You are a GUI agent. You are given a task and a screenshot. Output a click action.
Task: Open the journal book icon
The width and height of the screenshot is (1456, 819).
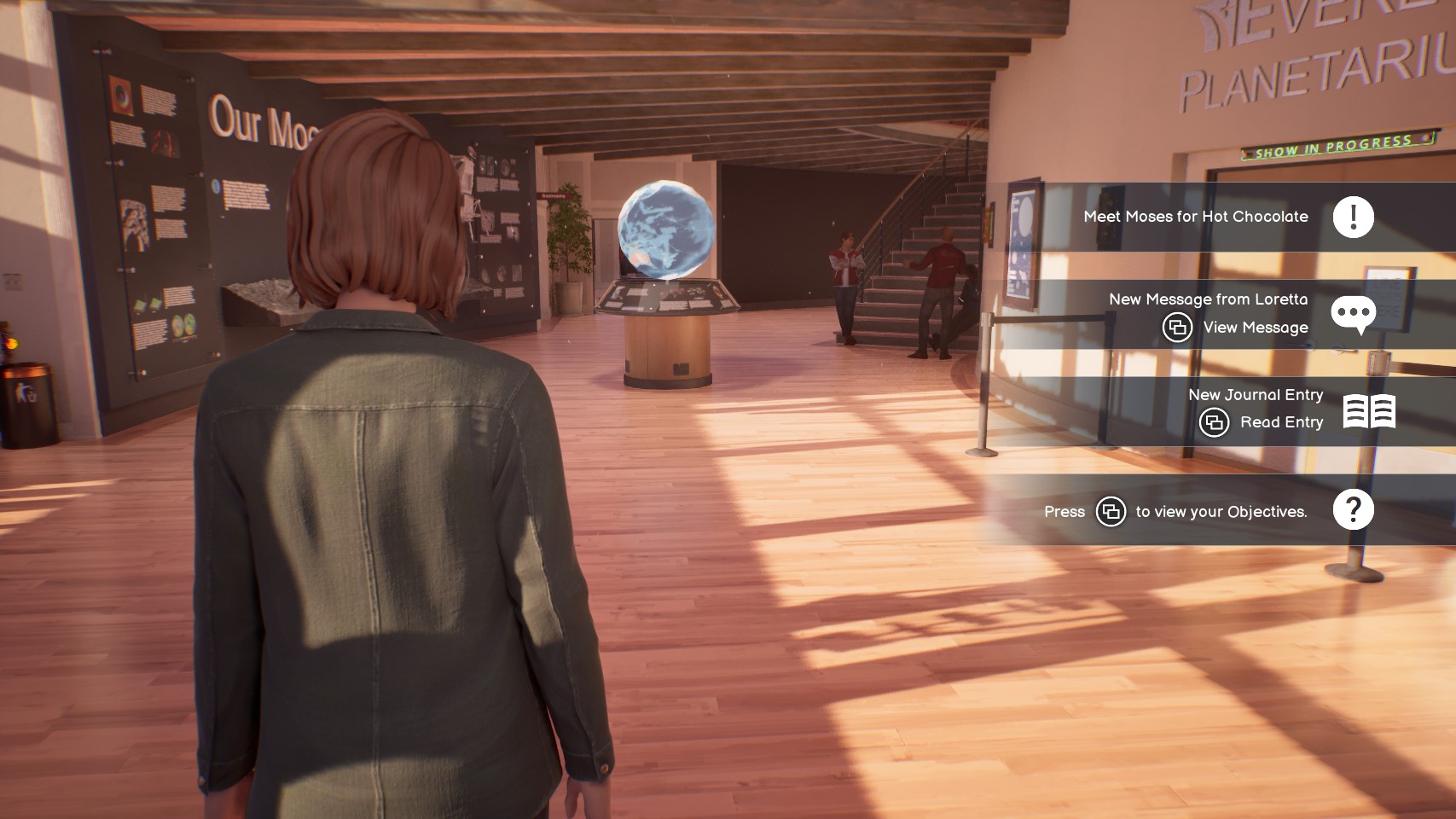1369,411
